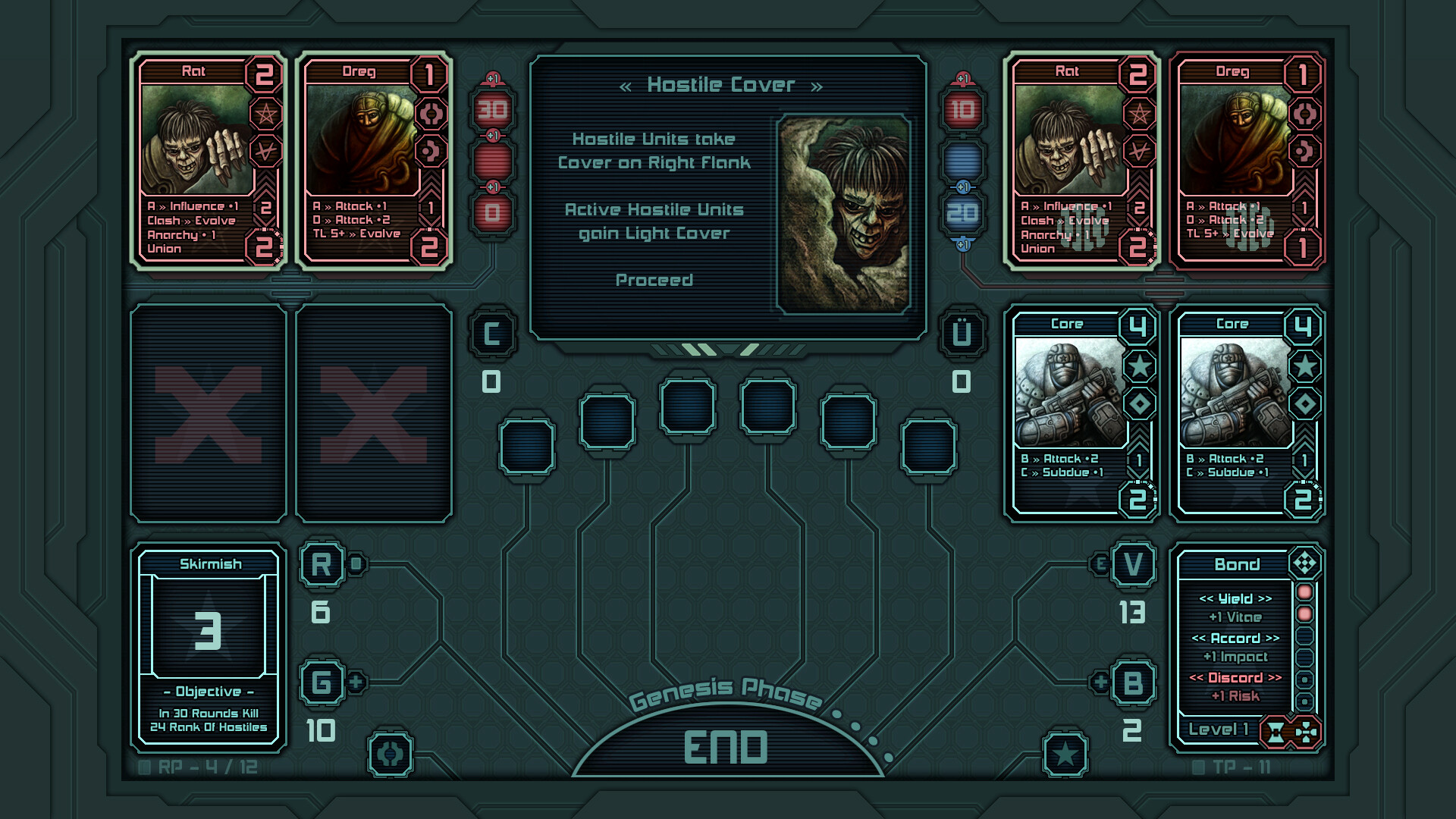Click the plus control beside the B counter
Screen dimensions: 1456x819
tap(1099, 680)
